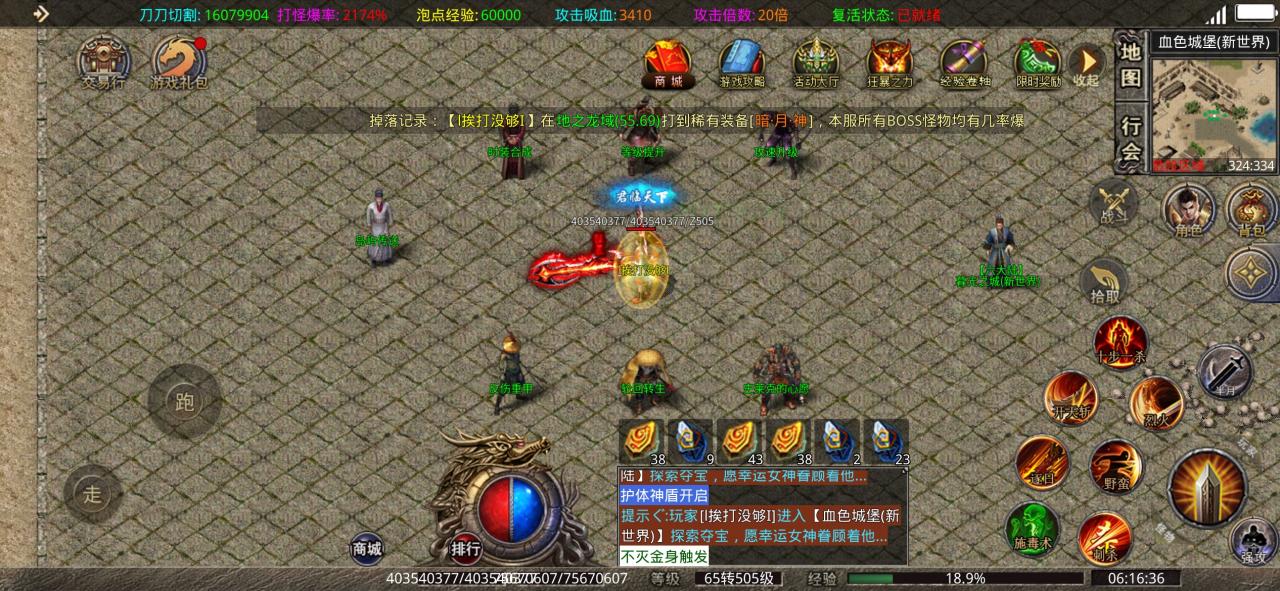Viewport: 1280px width, 591px height.
Task: Claim the 限时奖励 timed reward
Action: click(x=1038, y=63)
